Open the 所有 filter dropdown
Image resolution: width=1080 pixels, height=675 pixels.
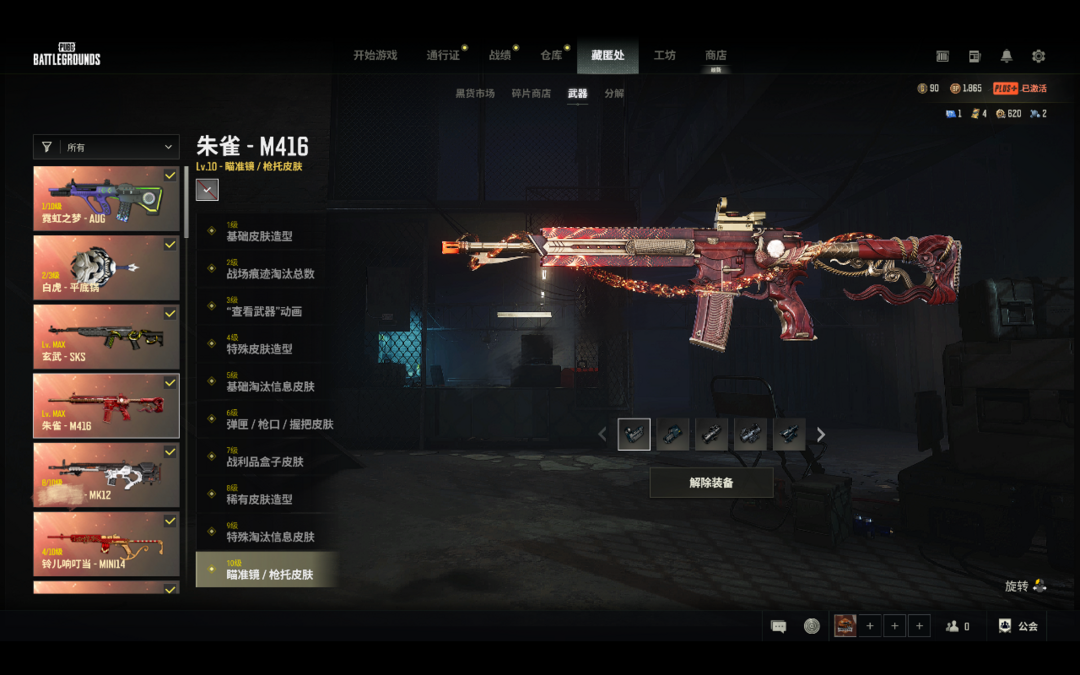(106, 147)
